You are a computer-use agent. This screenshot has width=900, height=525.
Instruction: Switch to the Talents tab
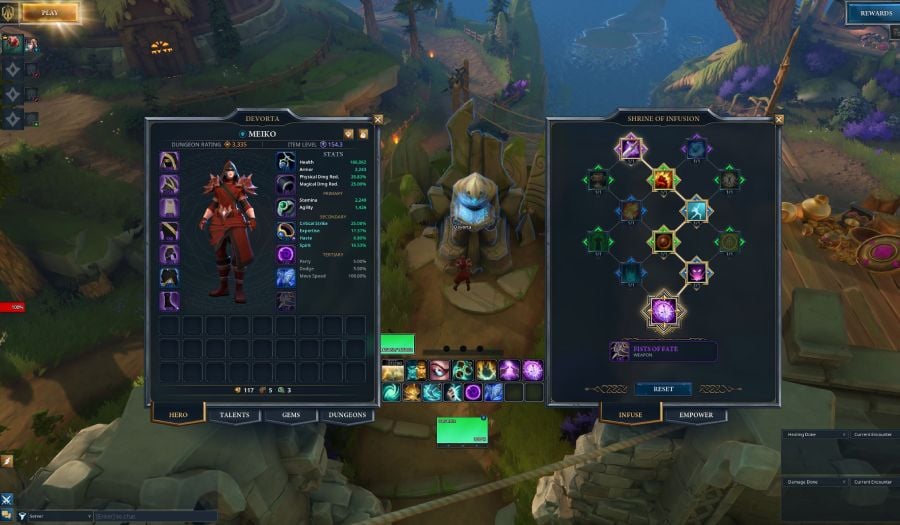click(234, 415)
